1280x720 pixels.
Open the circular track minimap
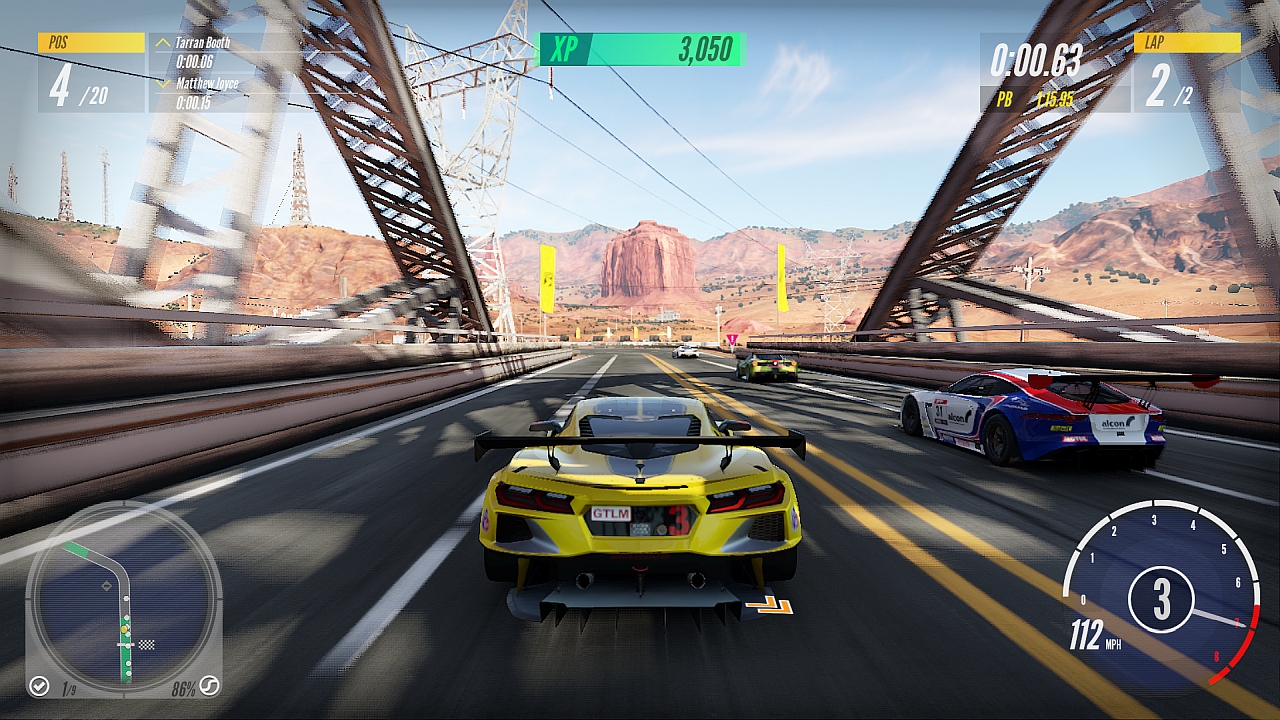123,598
